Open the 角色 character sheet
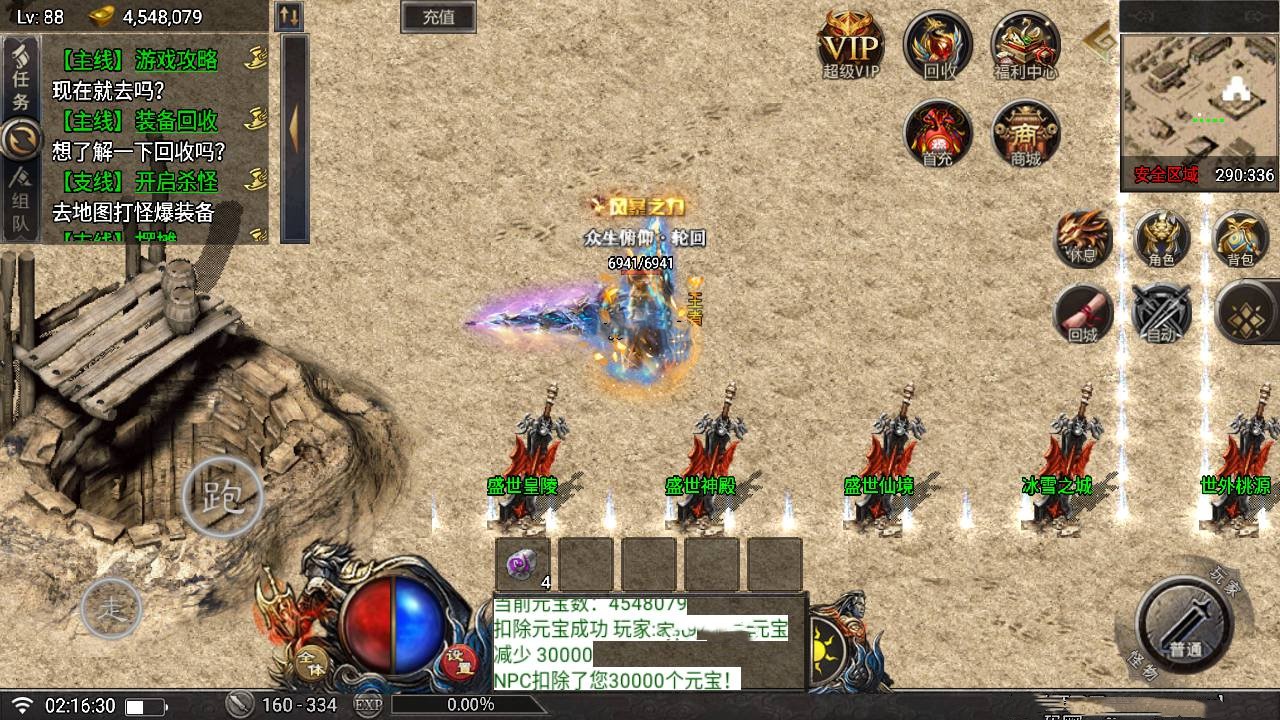This screenshot has width=1280, height=720. click(1161, 239)
